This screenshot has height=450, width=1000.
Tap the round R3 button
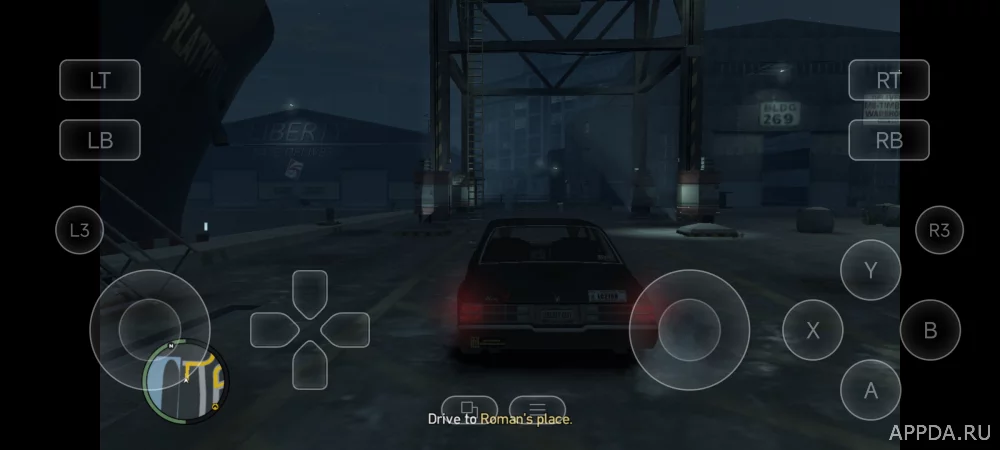(939, 231)
